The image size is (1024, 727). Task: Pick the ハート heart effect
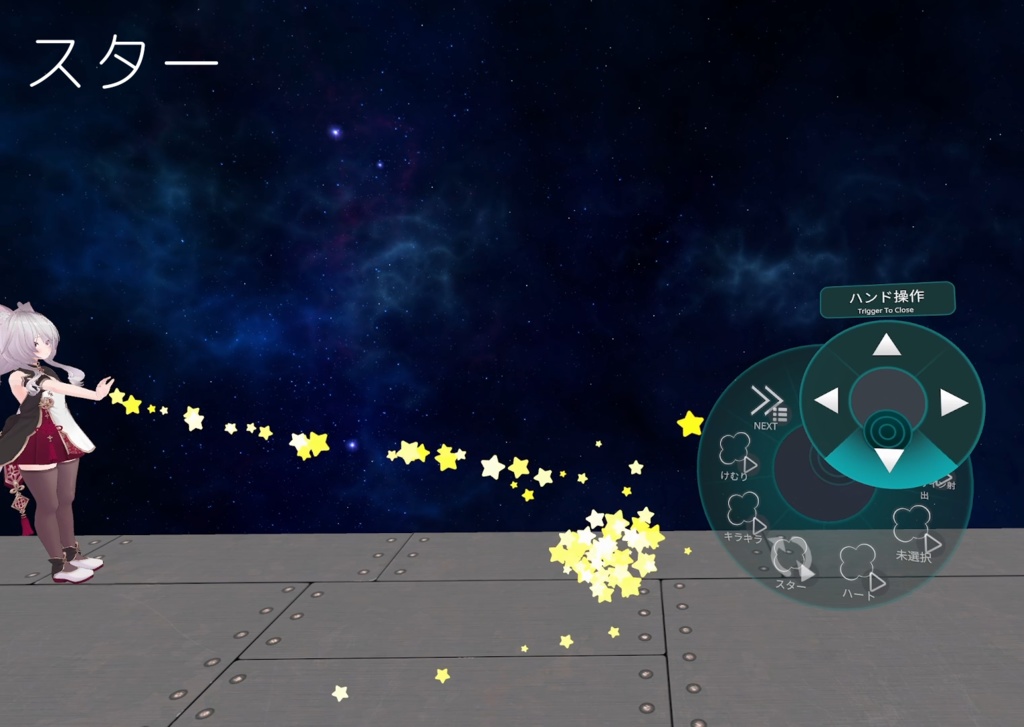(860, 571)
